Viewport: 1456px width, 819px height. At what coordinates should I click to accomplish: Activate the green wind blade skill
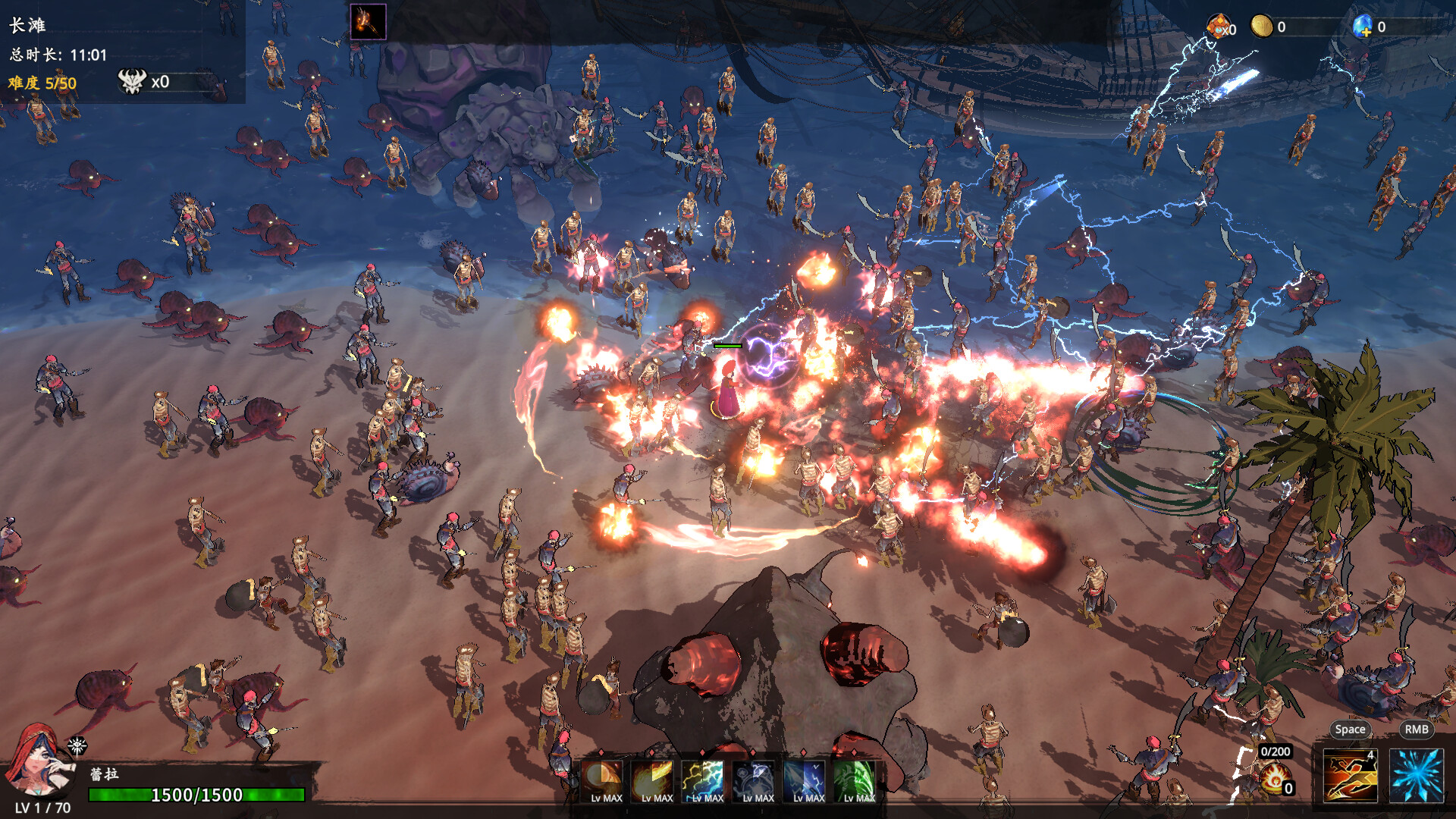(x=857, y=780)
